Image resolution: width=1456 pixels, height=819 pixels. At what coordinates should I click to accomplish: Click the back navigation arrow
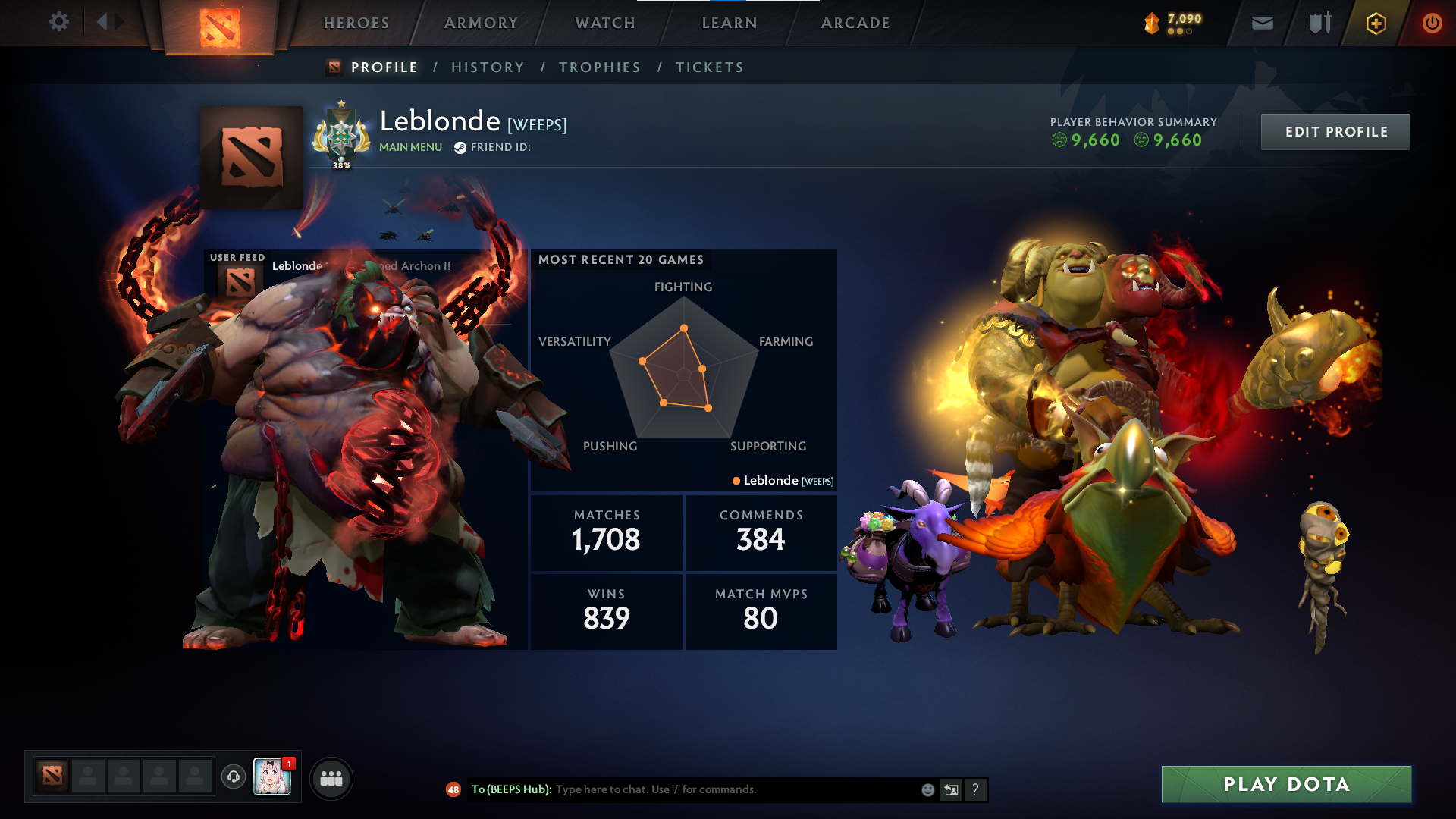[x=103, y=22]
